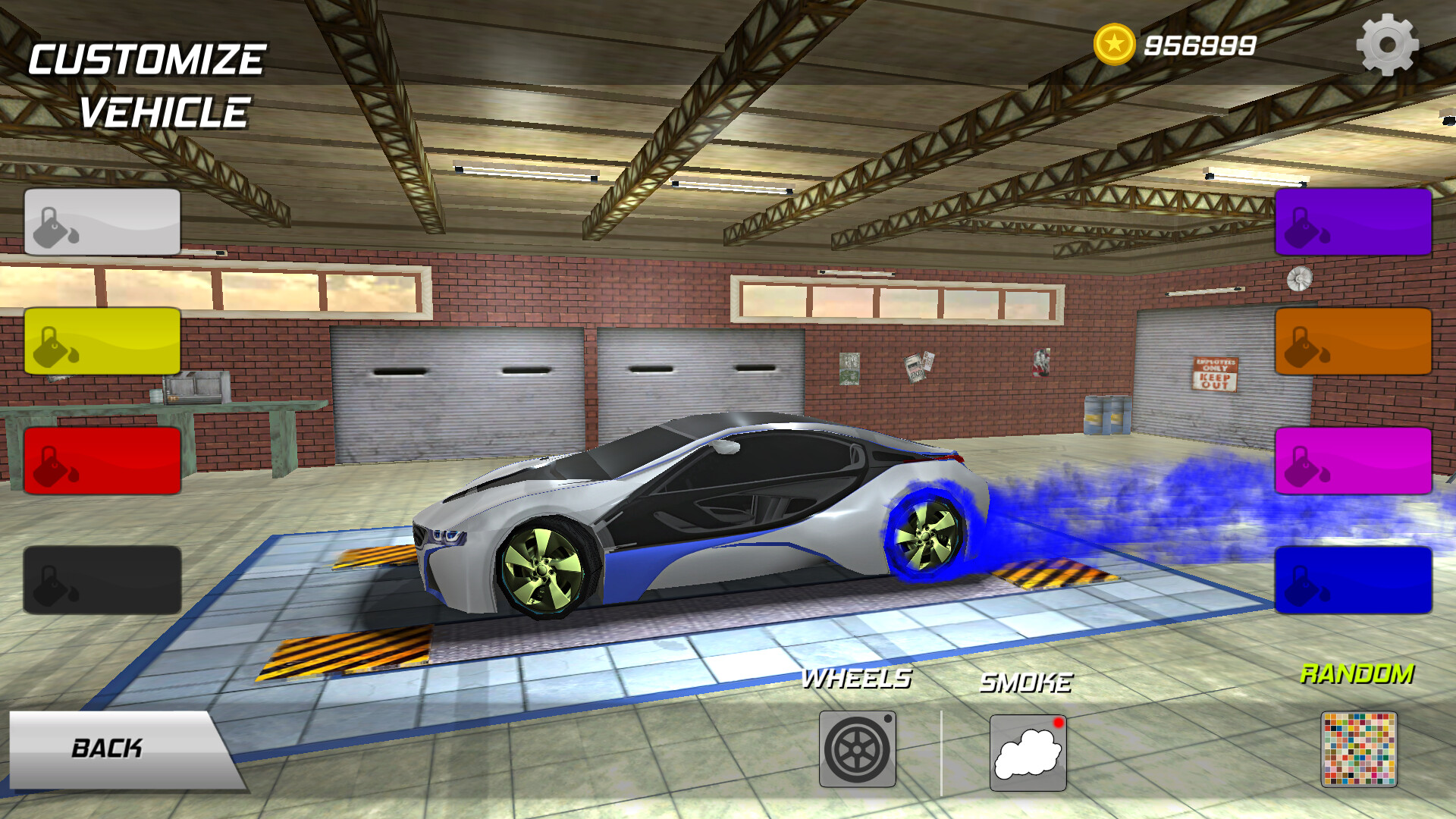The image size is (1456, 819).
Task: Select the yellow paint bucket swatch
Action: pos(103,342)
